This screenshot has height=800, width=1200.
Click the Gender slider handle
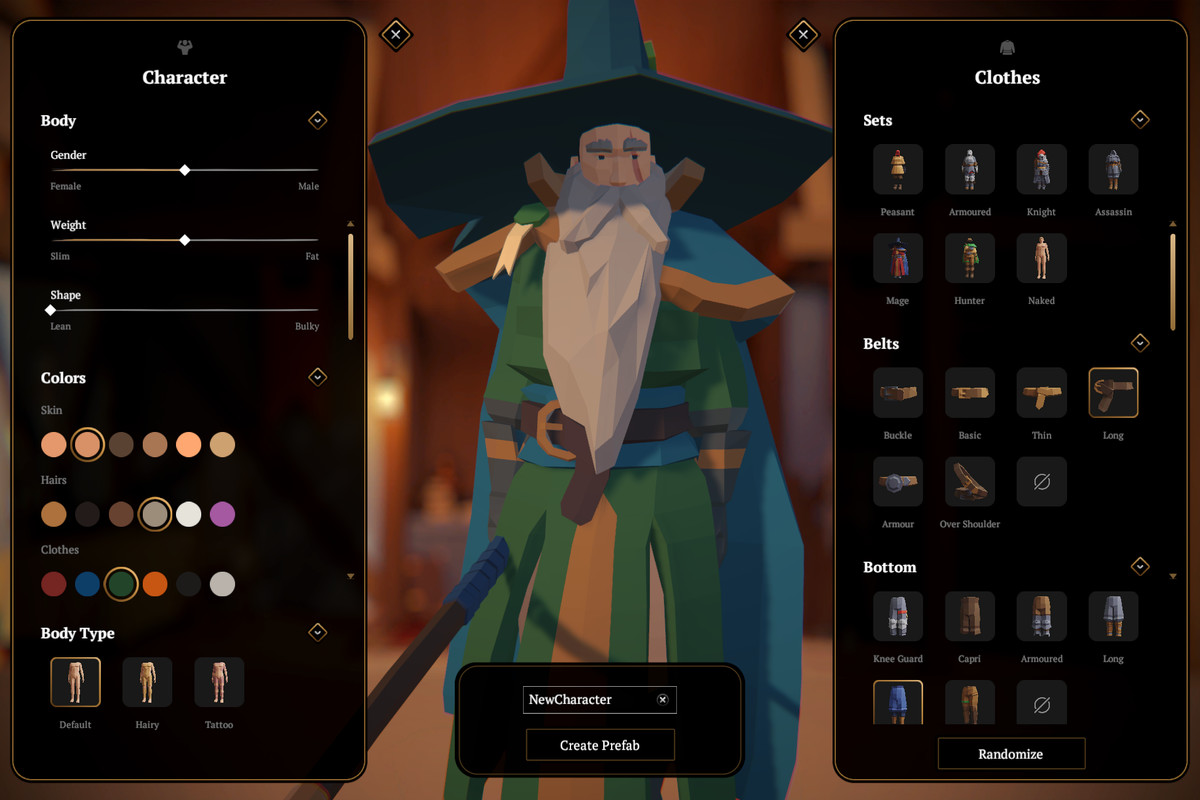tap(185, 171)
